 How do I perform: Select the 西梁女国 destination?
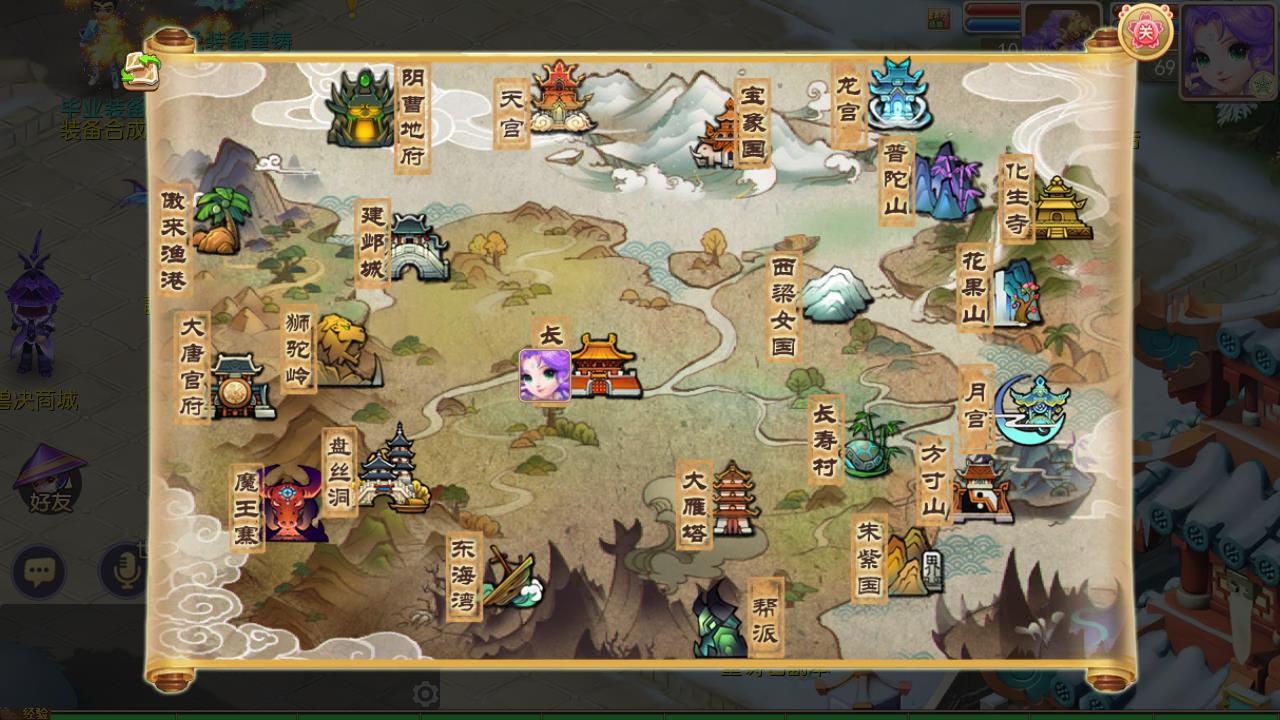[x=834, y=294]
